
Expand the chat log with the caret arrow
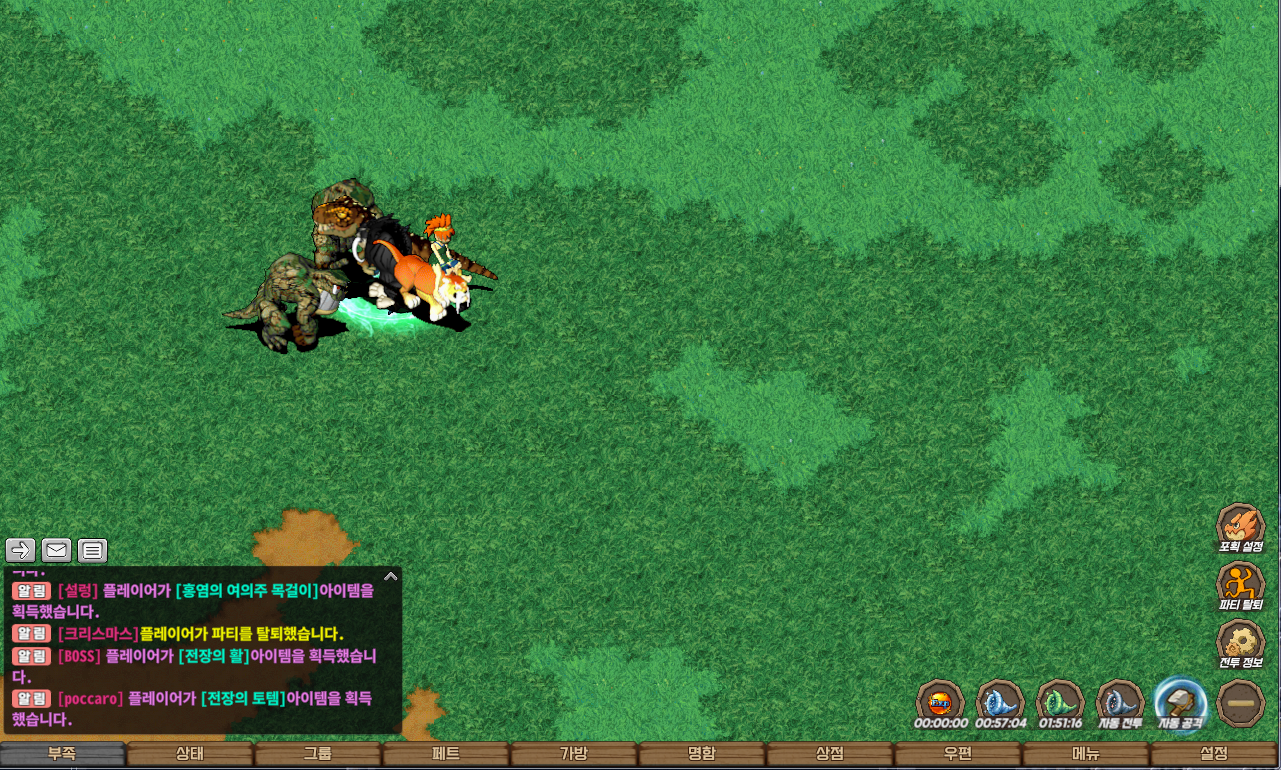tap(391, 576)
